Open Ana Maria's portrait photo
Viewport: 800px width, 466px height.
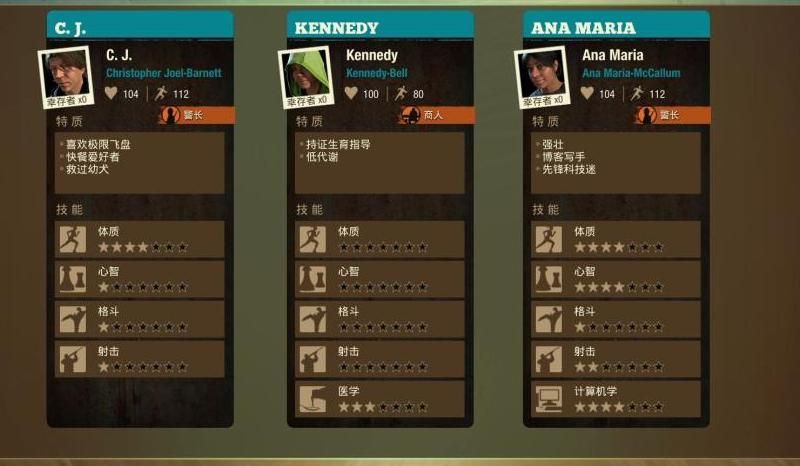click(x=541, y=73)
